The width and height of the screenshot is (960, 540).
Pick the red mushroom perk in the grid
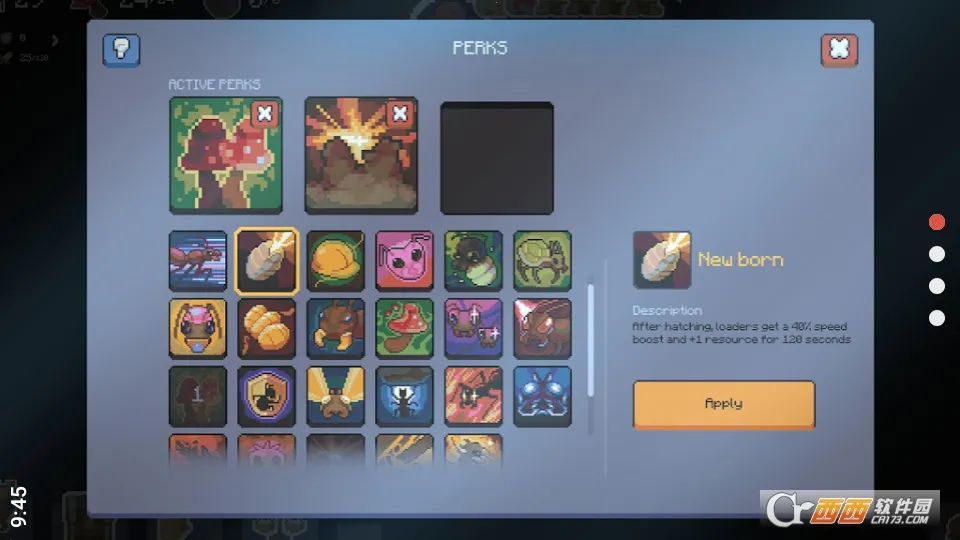(x=404, y=328)
